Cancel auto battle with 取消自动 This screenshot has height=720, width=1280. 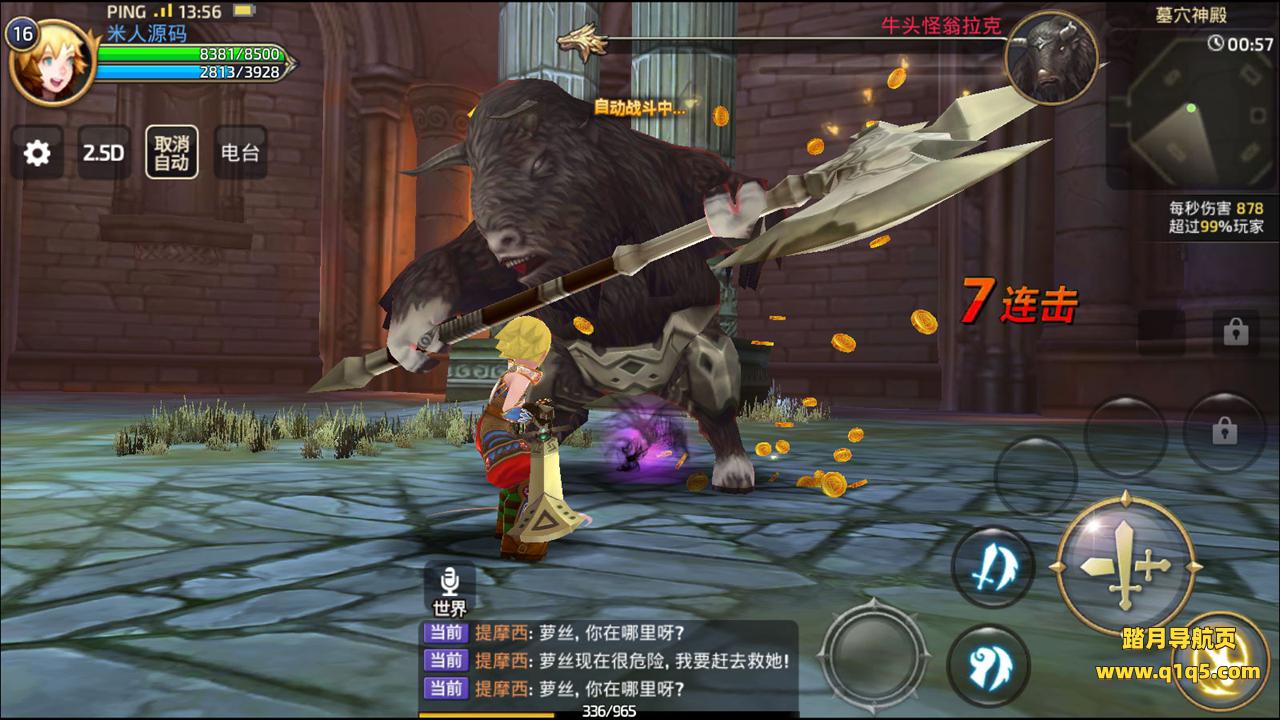pyautogui.click(x=171, y=153)
